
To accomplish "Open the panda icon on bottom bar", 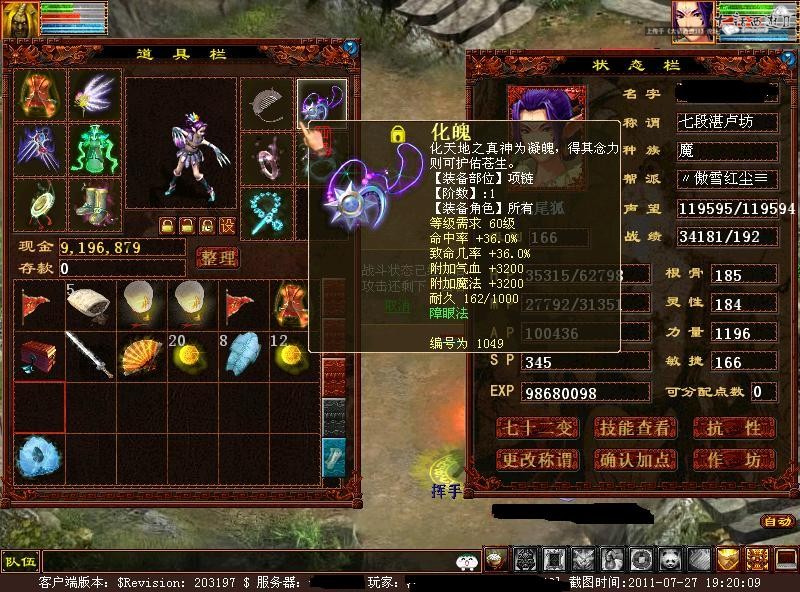I will tap(670, 560).
